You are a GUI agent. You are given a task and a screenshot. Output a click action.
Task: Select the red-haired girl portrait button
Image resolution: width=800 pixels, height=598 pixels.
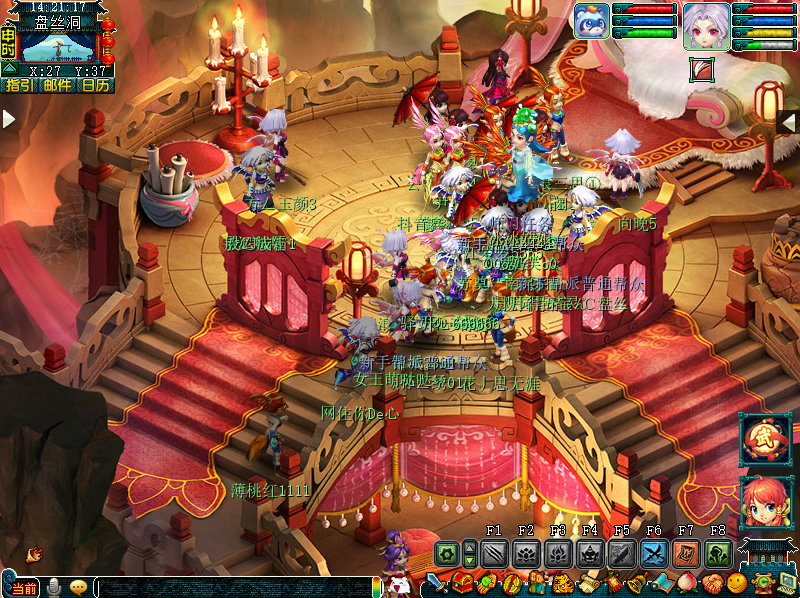(x=766, y=503)
